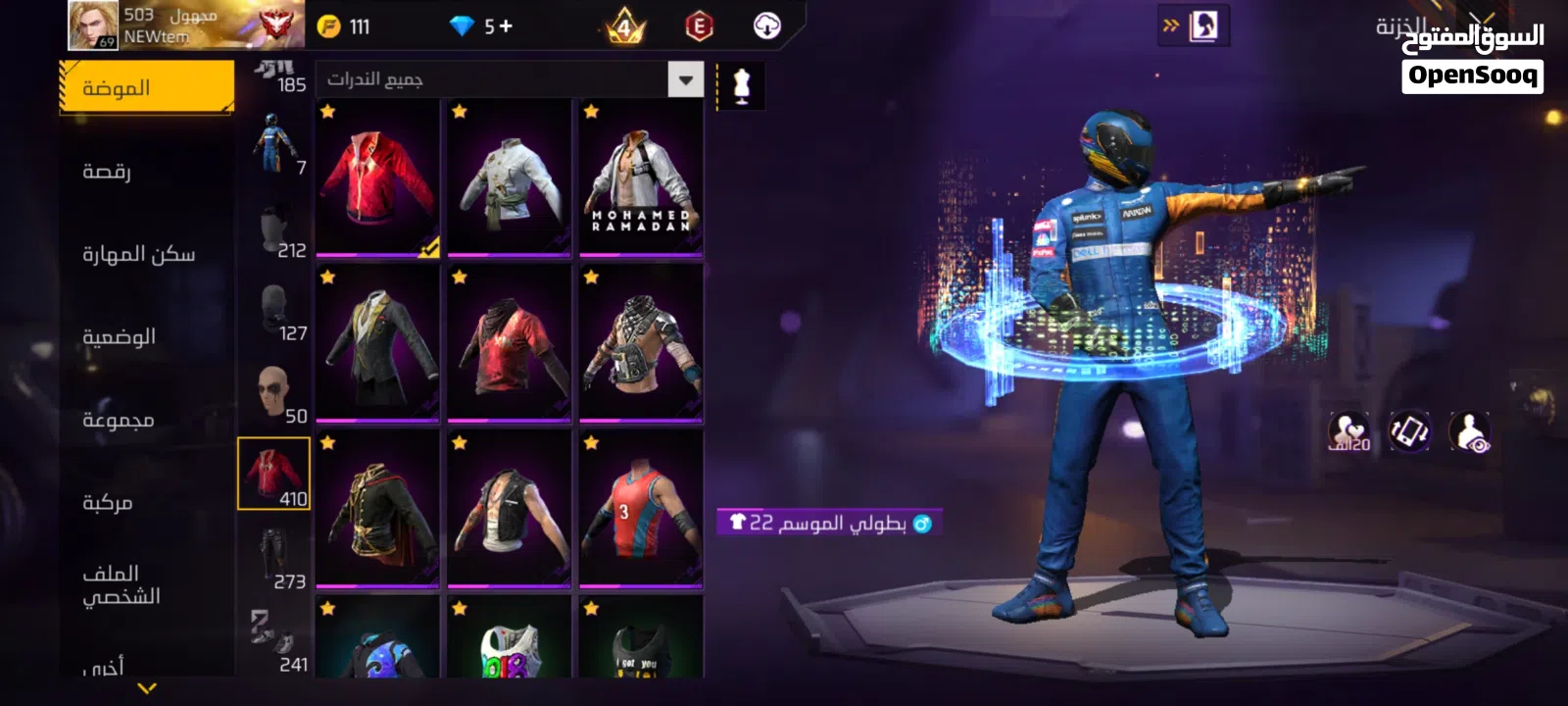This screenshot has width=1568, height=706.
Task: Choose the Mohamed Ramadan jacket
Action: 641,178
